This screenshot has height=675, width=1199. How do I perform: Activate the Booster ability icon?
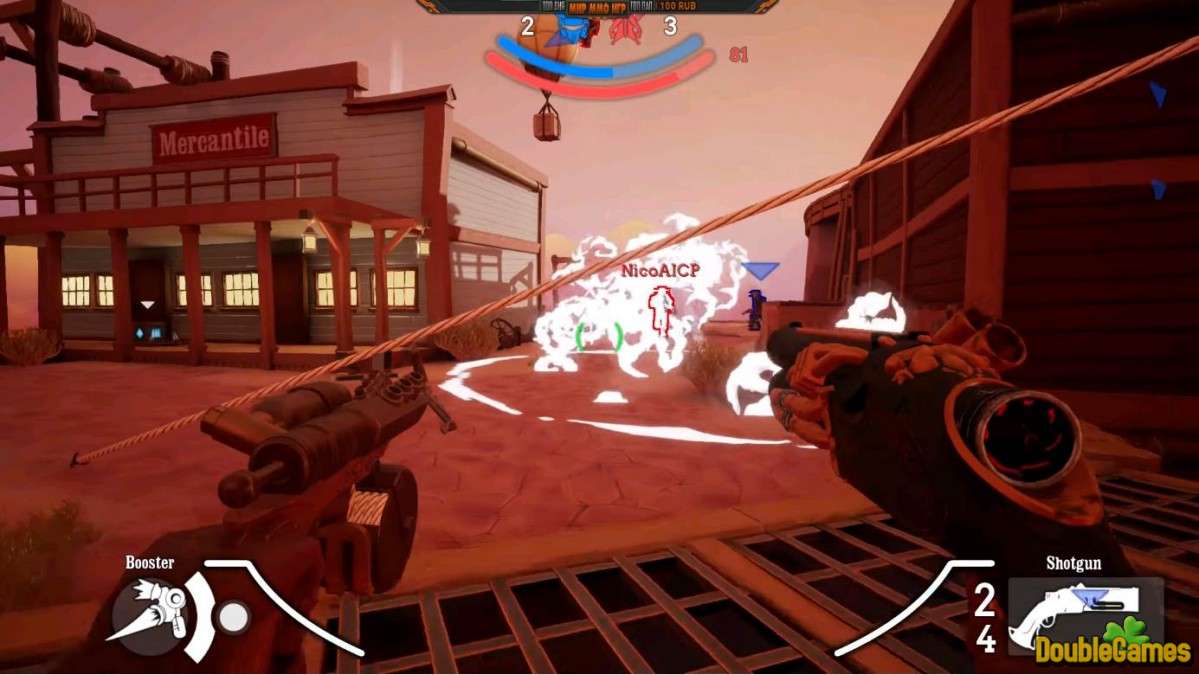point(148,612)
